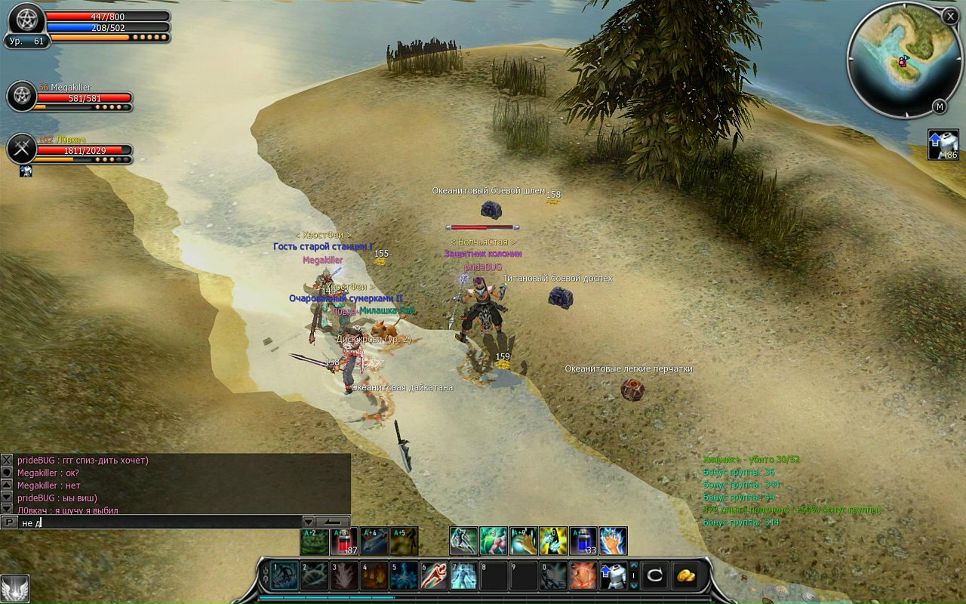Activate the glowing blue figure skill in slot 7
Screen dimensions: 966x604
464,575
